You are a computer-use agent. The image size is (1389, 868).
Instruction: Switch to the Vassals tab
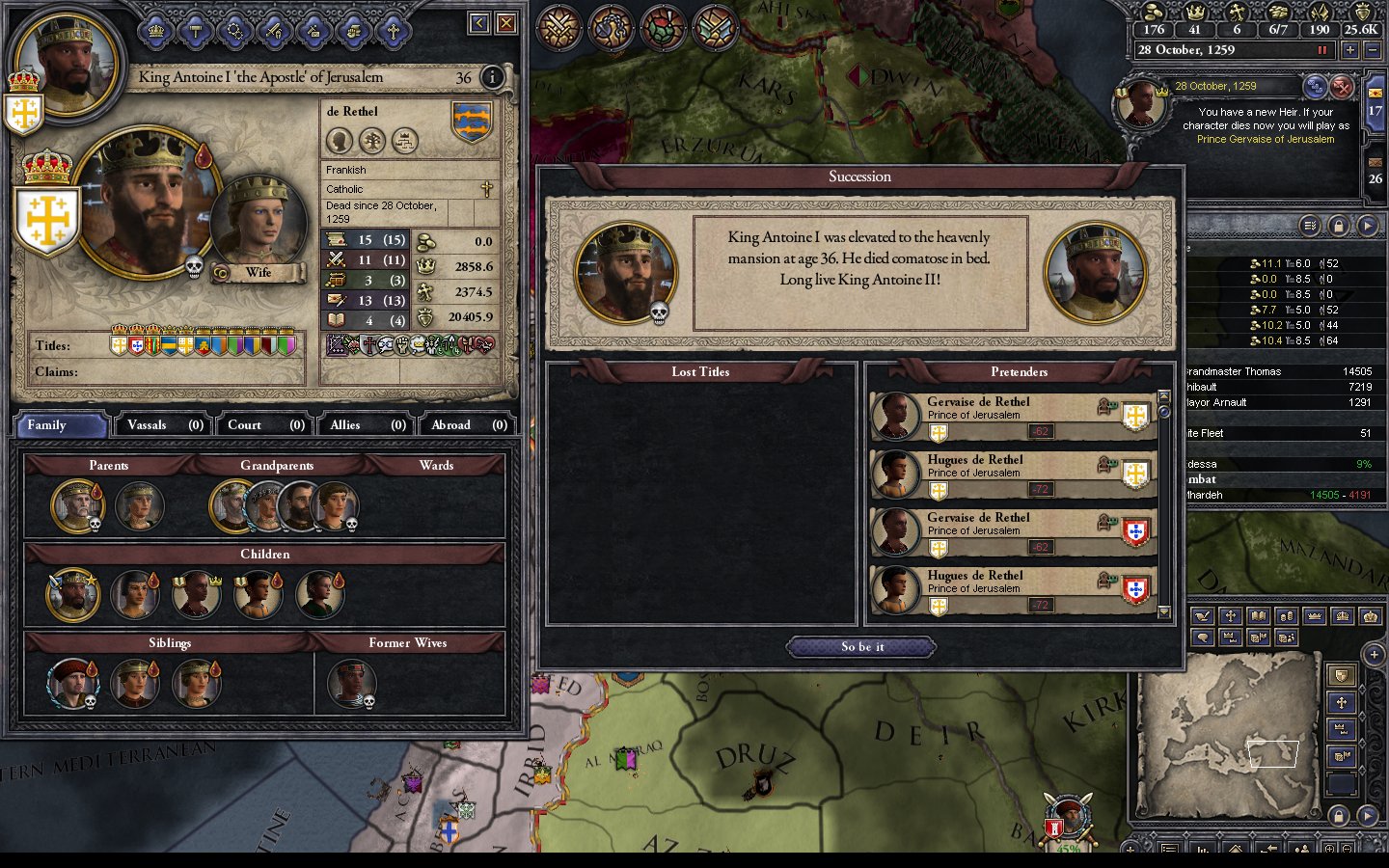(165, 425)
